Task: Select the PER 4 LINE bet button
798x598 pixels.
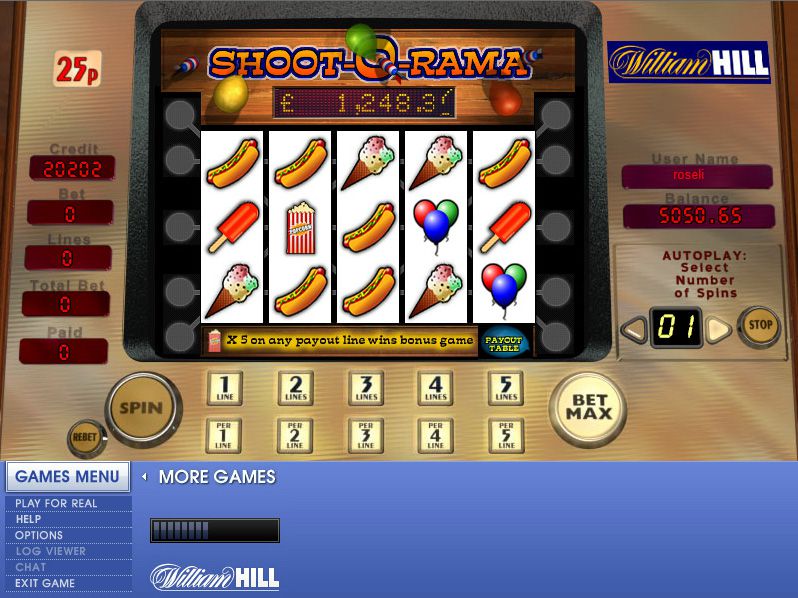Action: coord(435,435)
